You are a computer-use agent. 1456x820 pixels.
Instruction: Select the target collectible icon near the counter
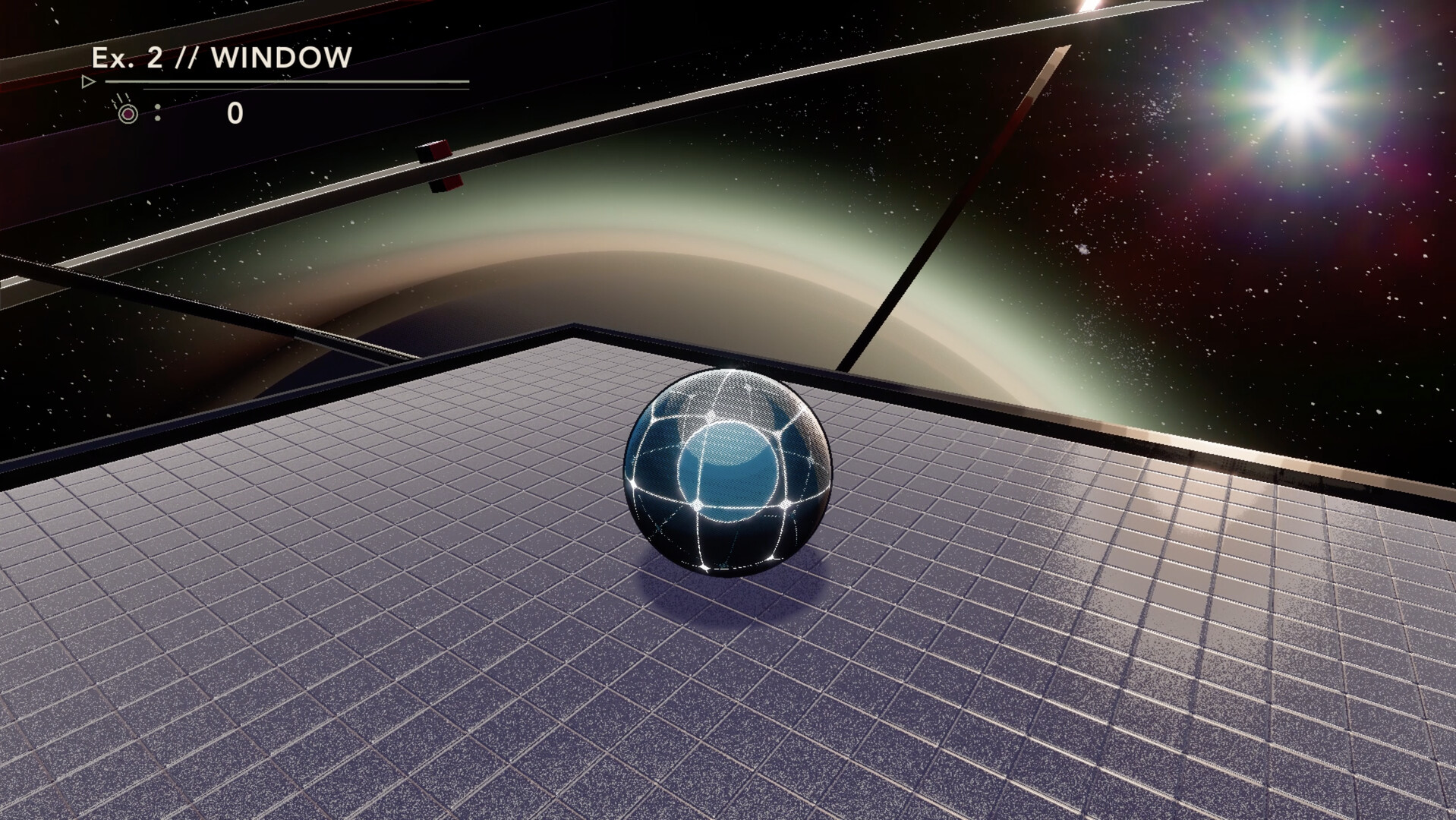click(128, 112)
